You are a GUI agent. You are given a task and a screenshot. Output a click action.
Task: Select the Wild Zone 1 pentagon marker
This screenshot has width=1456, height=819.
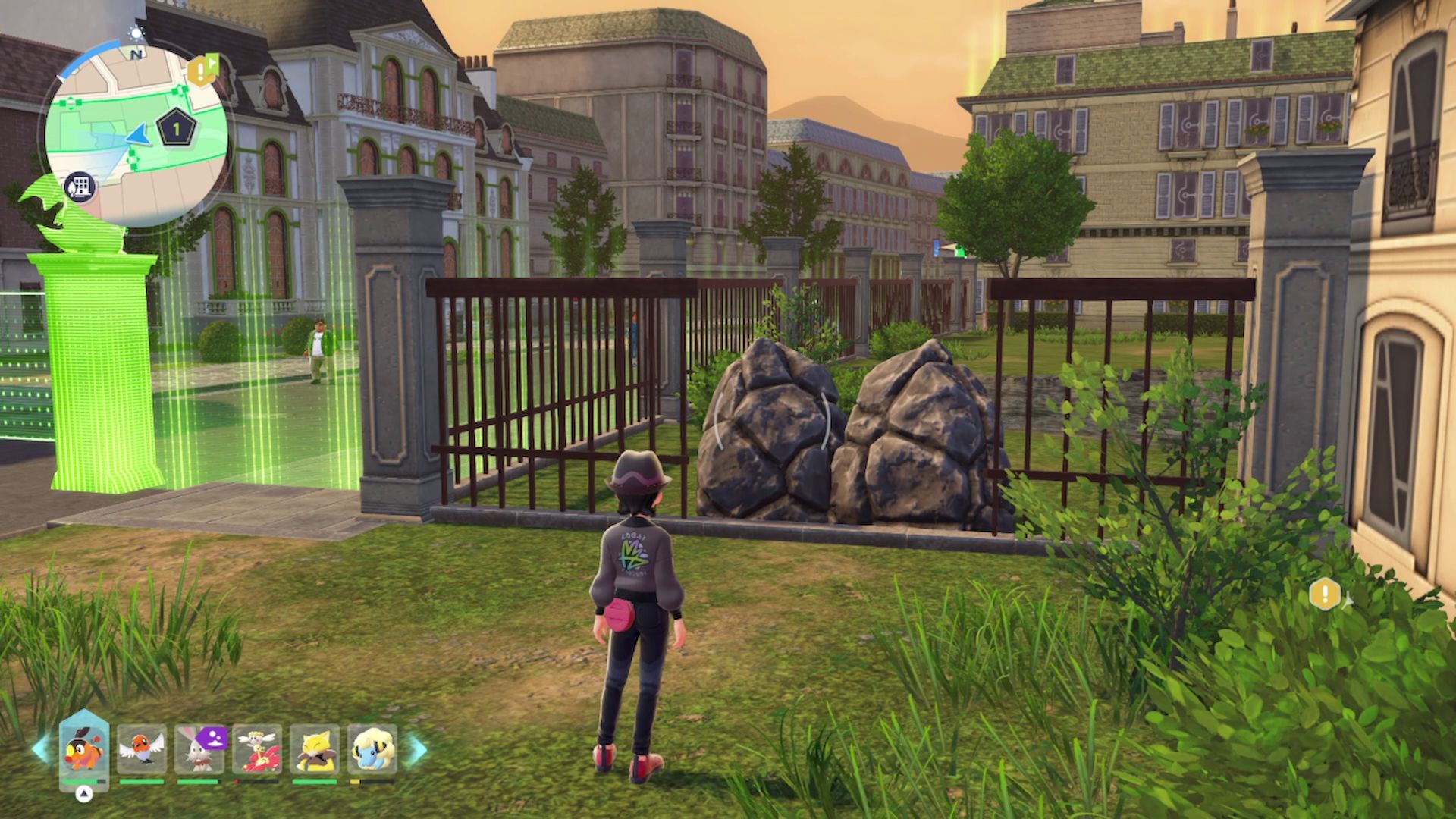coord(177,129)
